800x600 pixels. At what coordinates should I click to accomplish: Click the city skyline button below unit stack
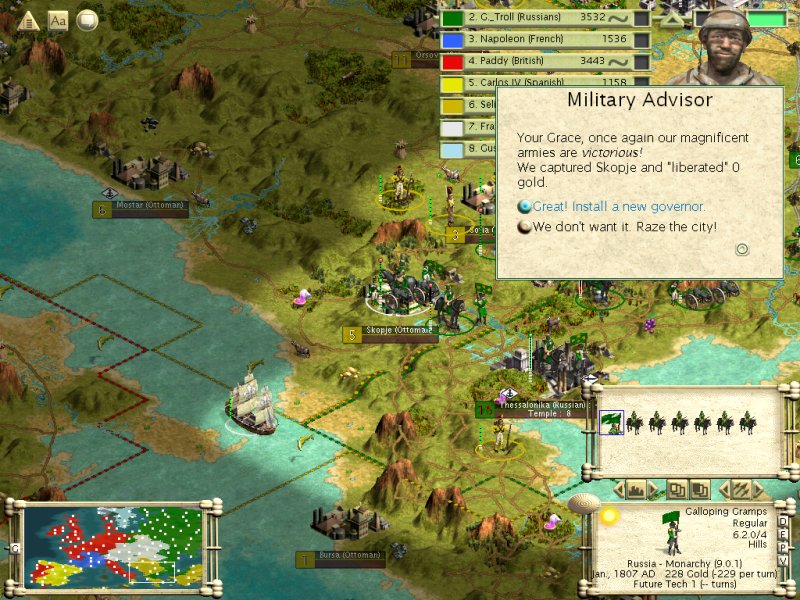coord(636,489)
